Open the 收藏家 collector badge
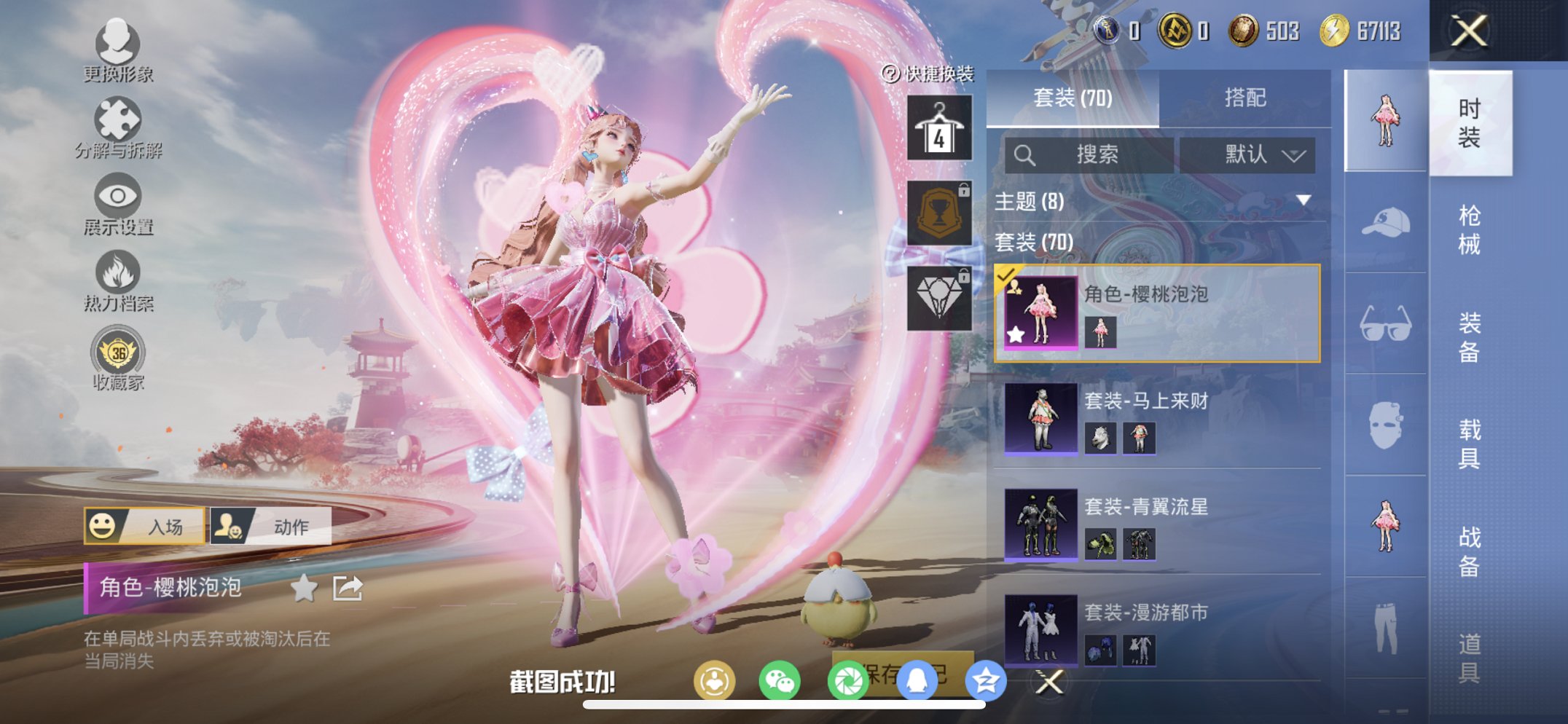 pyautogui.click(x=117, y=358)
